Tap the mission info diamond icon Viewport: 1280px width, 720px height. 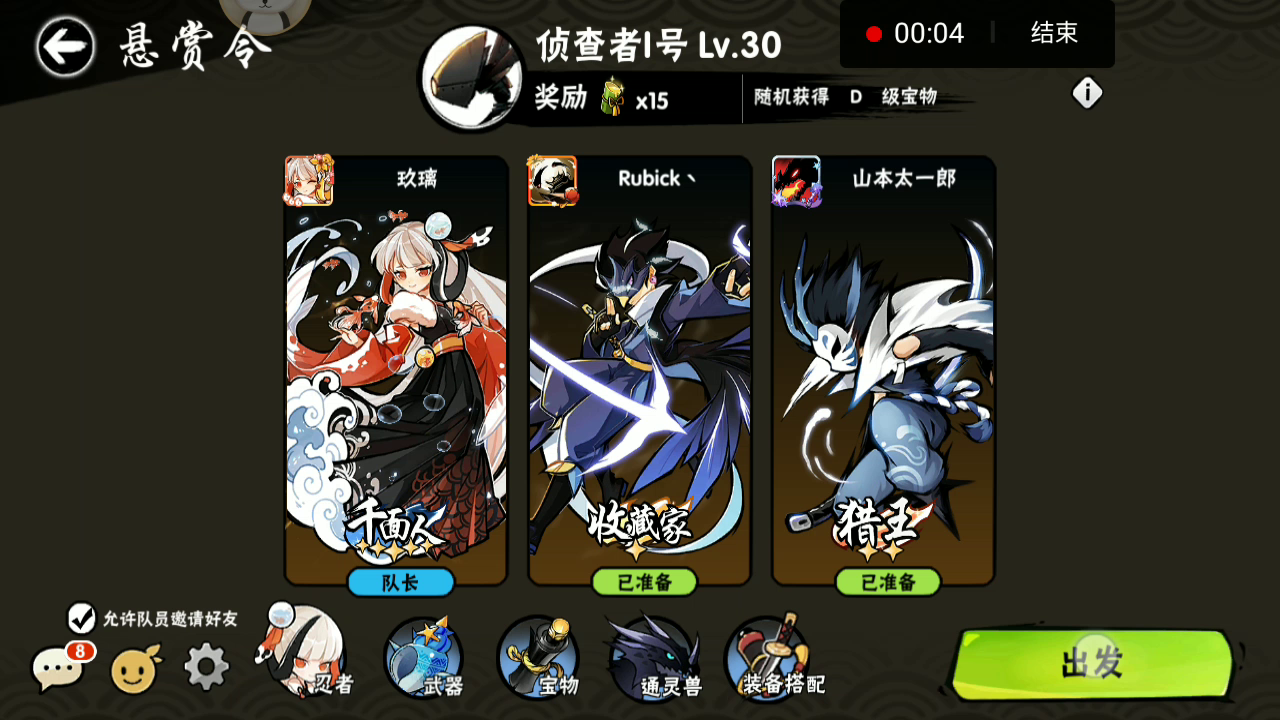[x=1086, y=92]
